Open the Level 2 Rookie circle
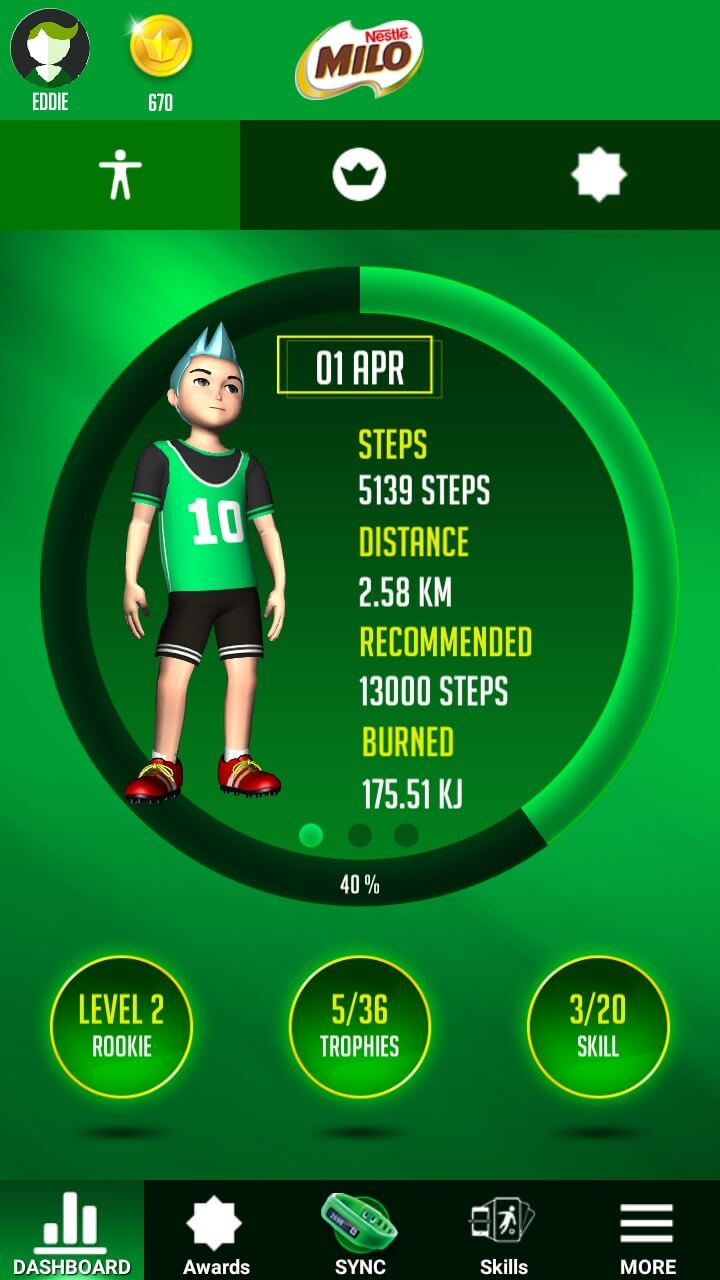 [x=121, y=1026]
